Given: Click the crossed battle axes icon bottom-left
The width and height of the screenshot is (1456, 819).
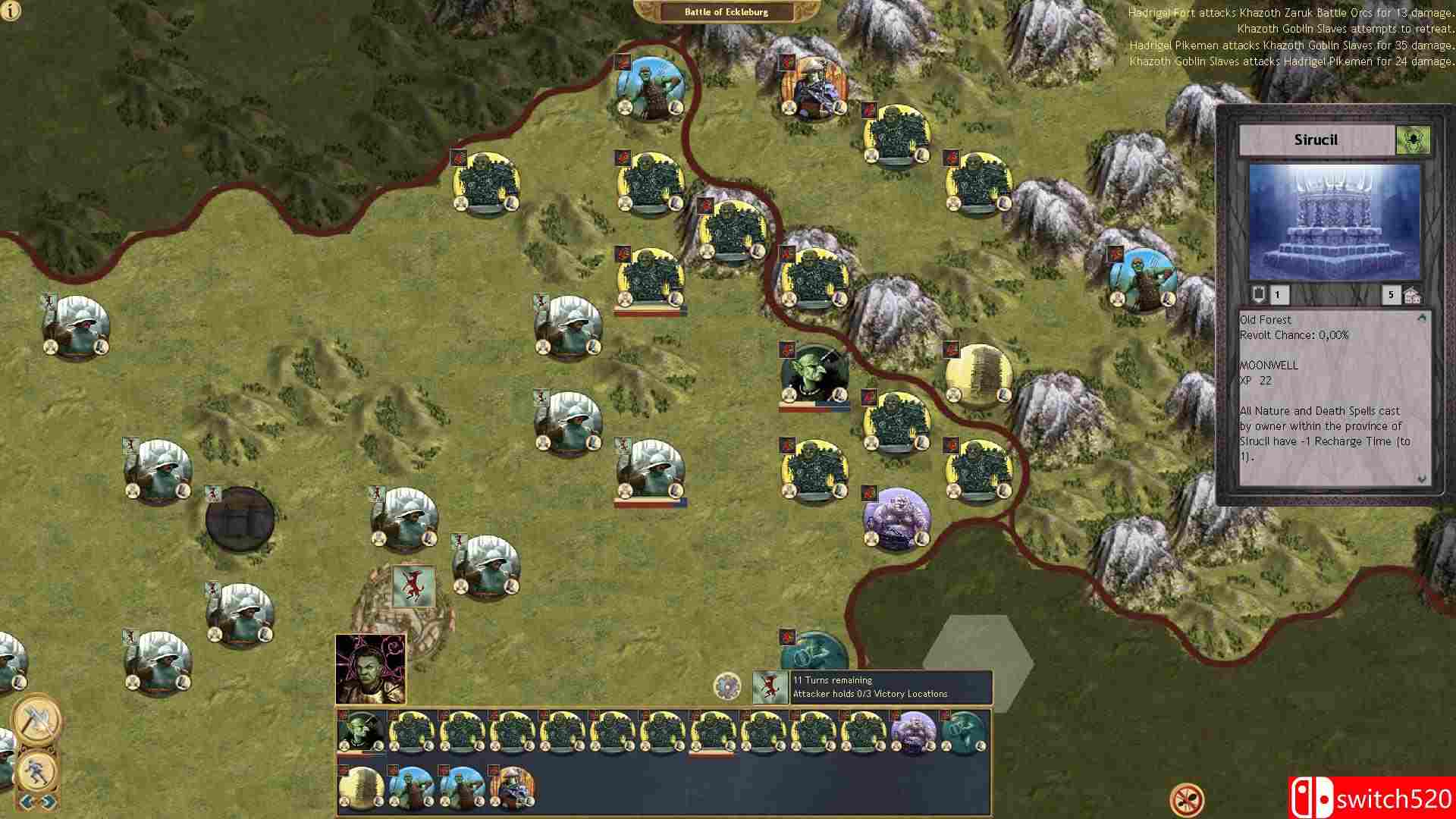Looking at the screenshot, I should [36, 719].
